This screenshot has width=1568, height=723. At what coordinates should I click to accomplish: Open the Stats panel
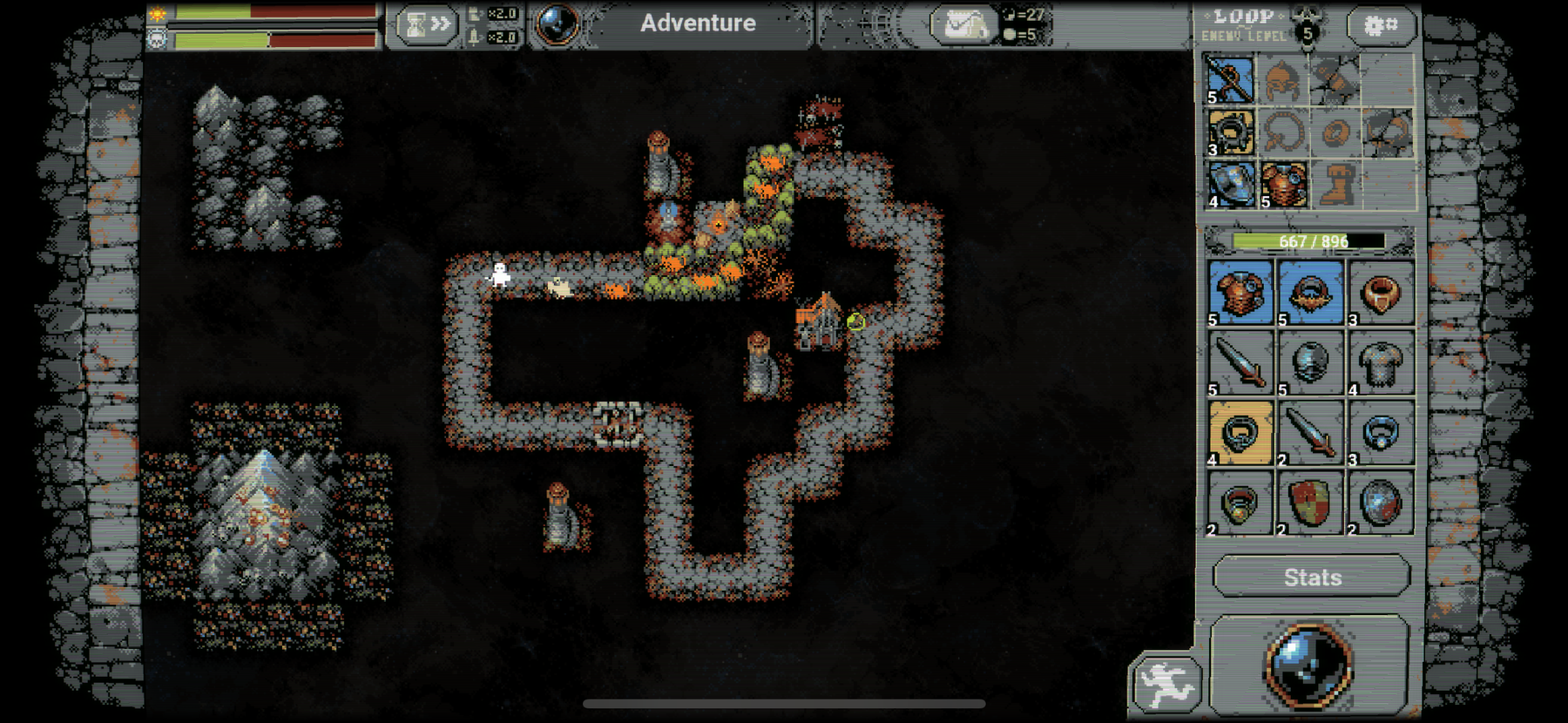[1312, 577]
